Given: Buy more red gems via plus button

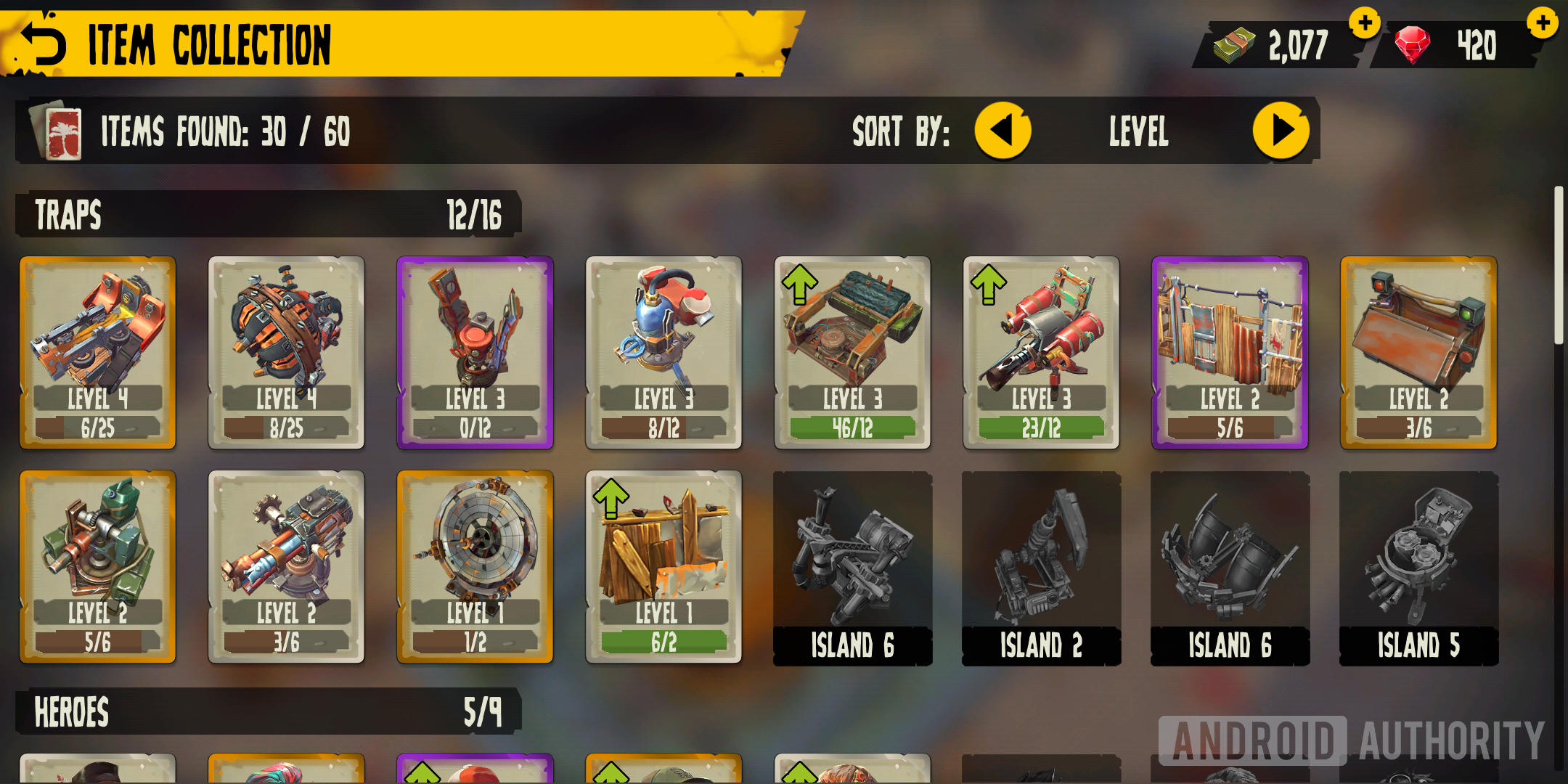Looking at the screenshot, I should click(1542, 23).
